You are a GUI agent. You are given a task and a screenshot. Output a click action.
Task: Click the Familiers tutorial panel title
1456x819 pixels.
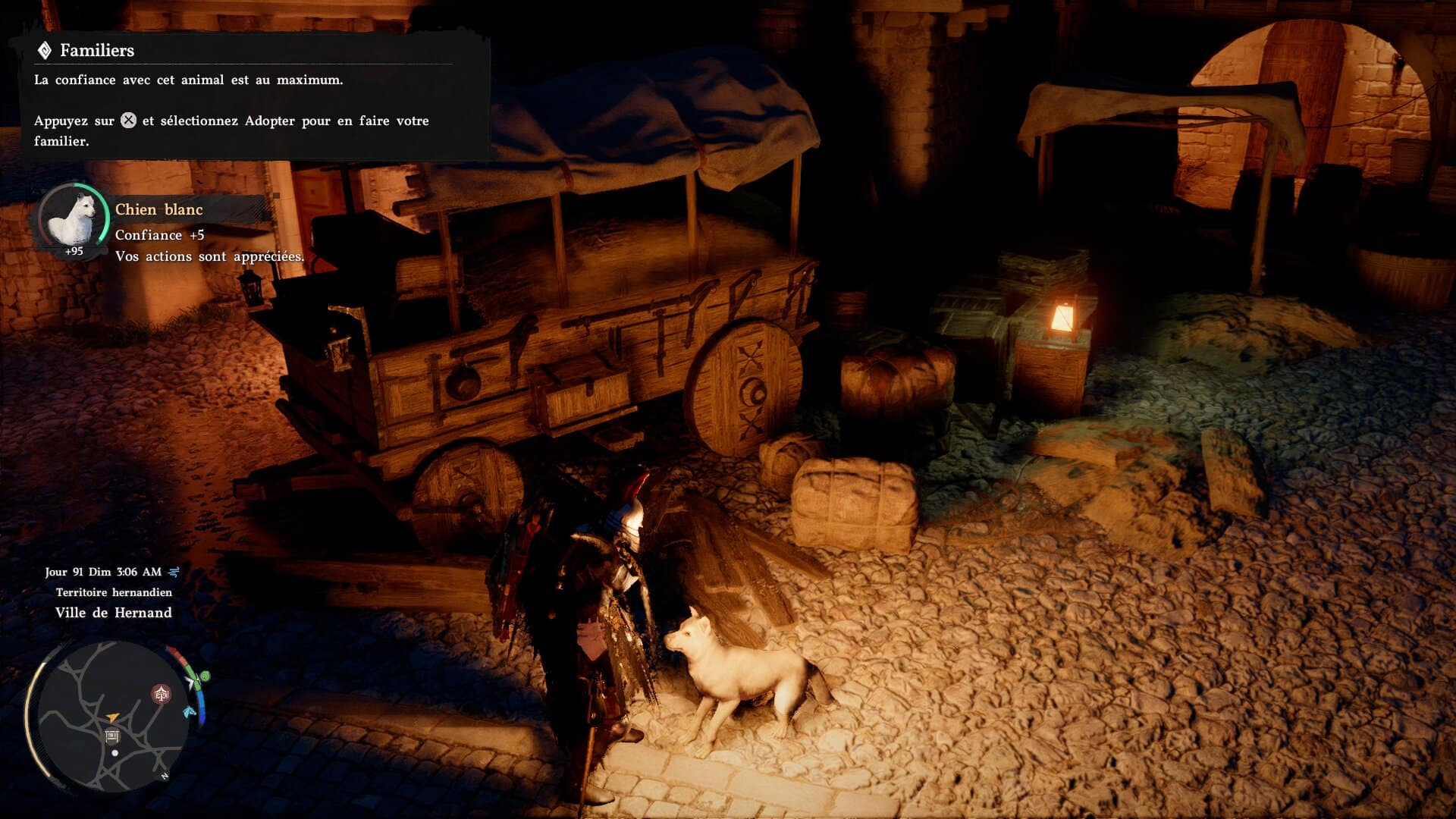coord(96,51)
